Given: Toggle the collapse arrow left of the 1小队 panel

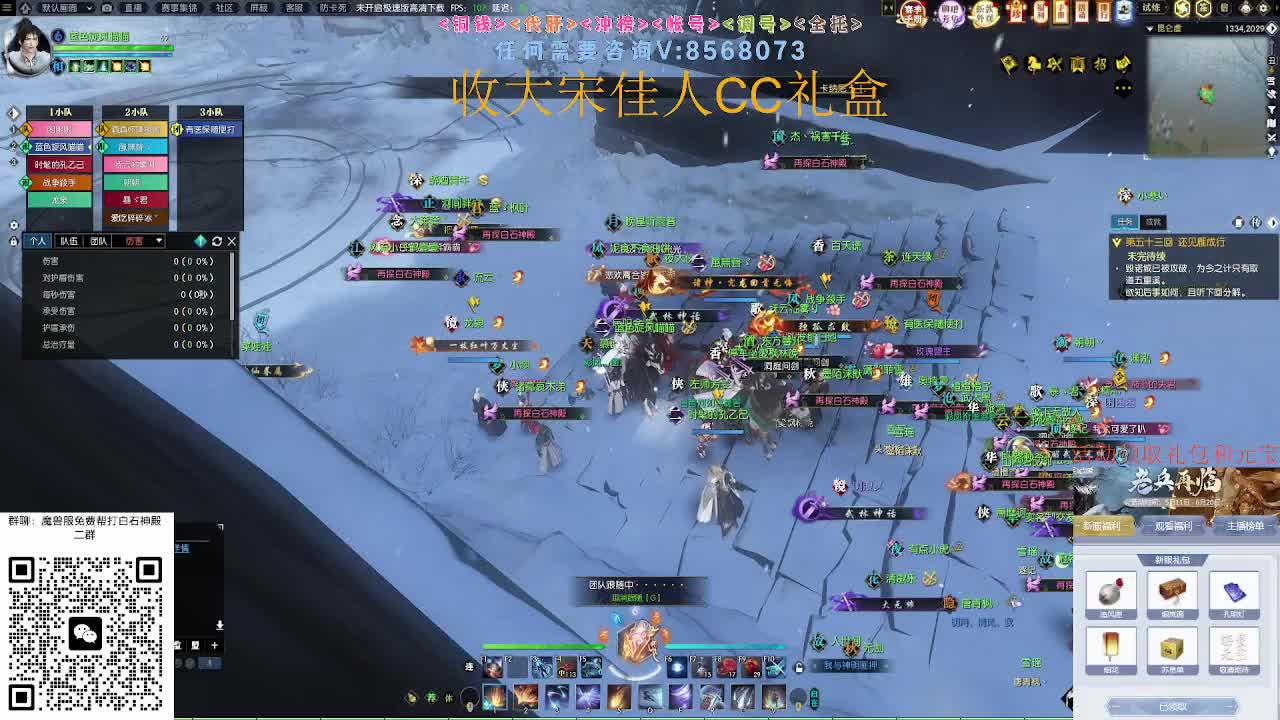Looking at the screenshot, I should 14,113.
